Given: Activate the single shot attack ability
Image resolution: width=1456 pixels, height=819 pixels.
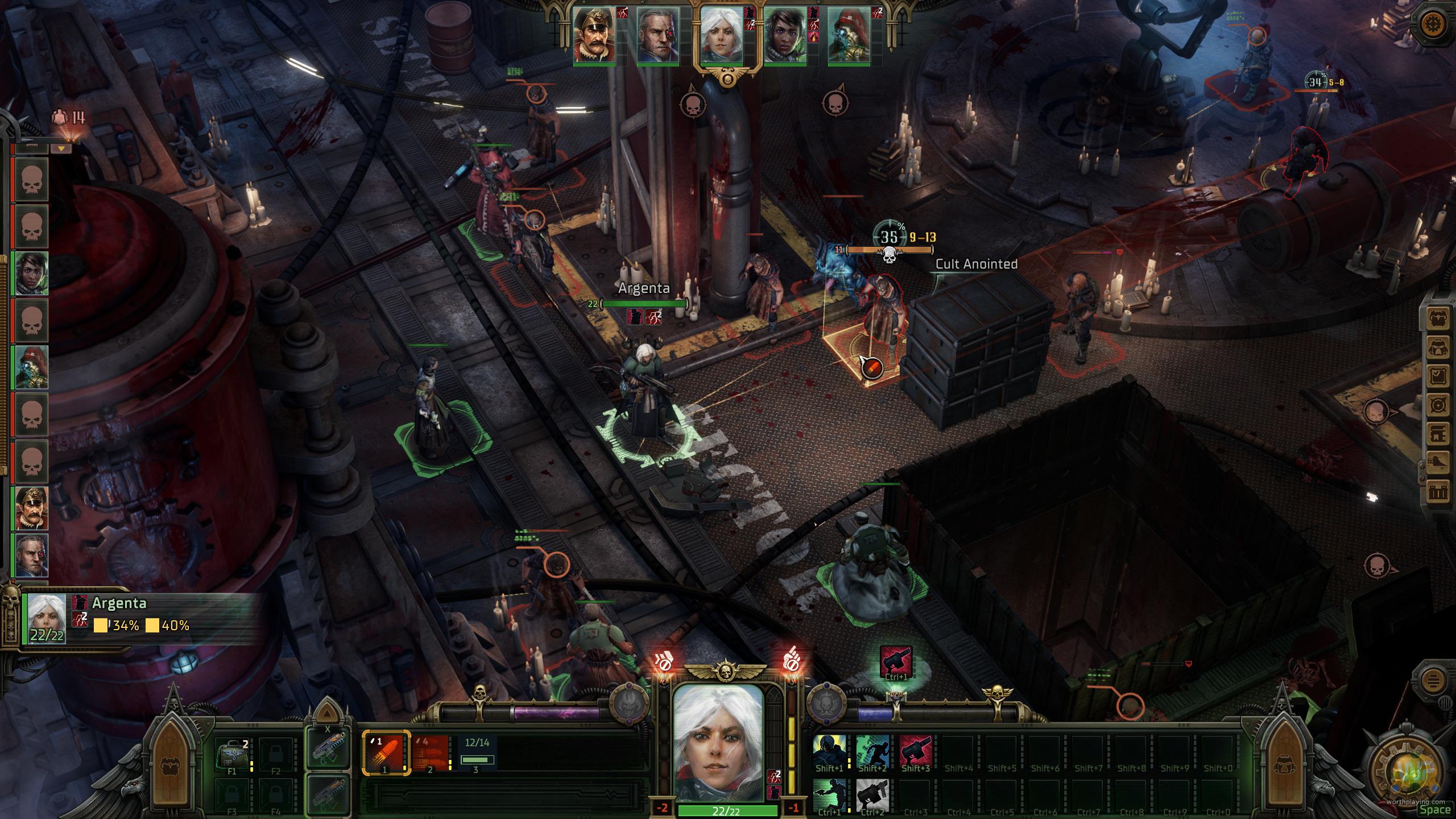Looking at the screenshot, I should click(386, 753).
